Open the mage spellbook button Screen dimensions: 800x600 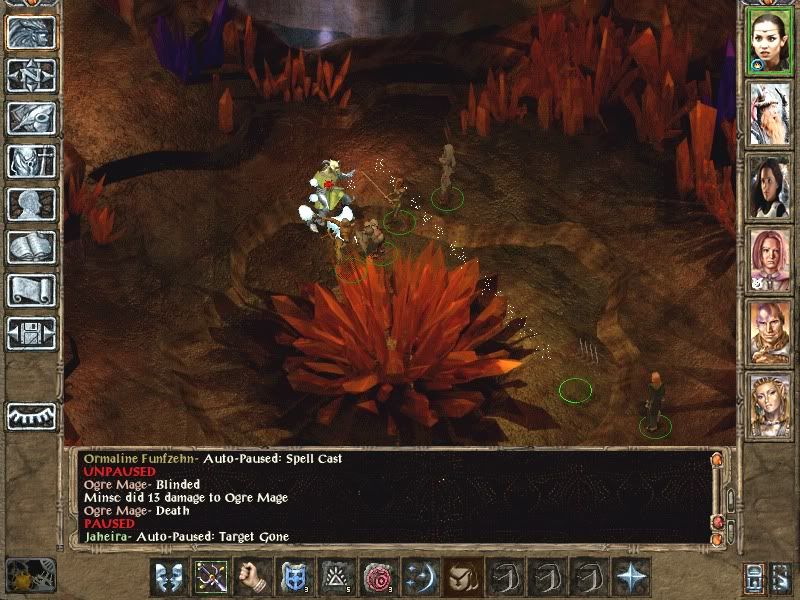(31, 247)
